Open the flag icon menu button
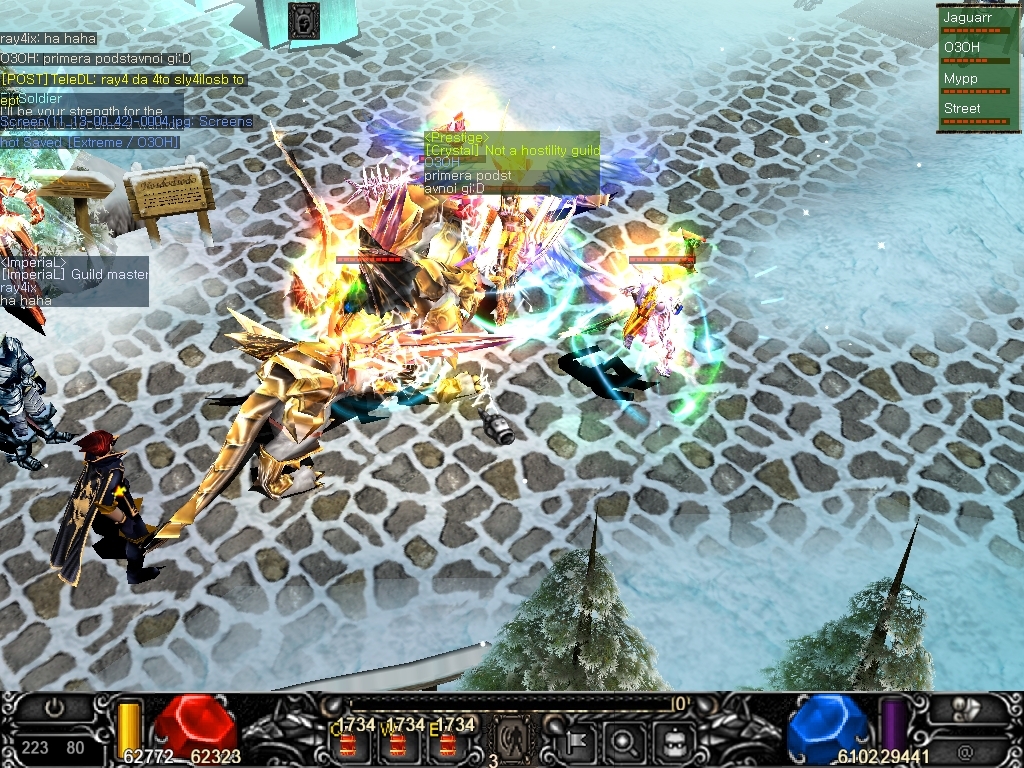Screen dimensions: 1024x768 tap(577, 742)
